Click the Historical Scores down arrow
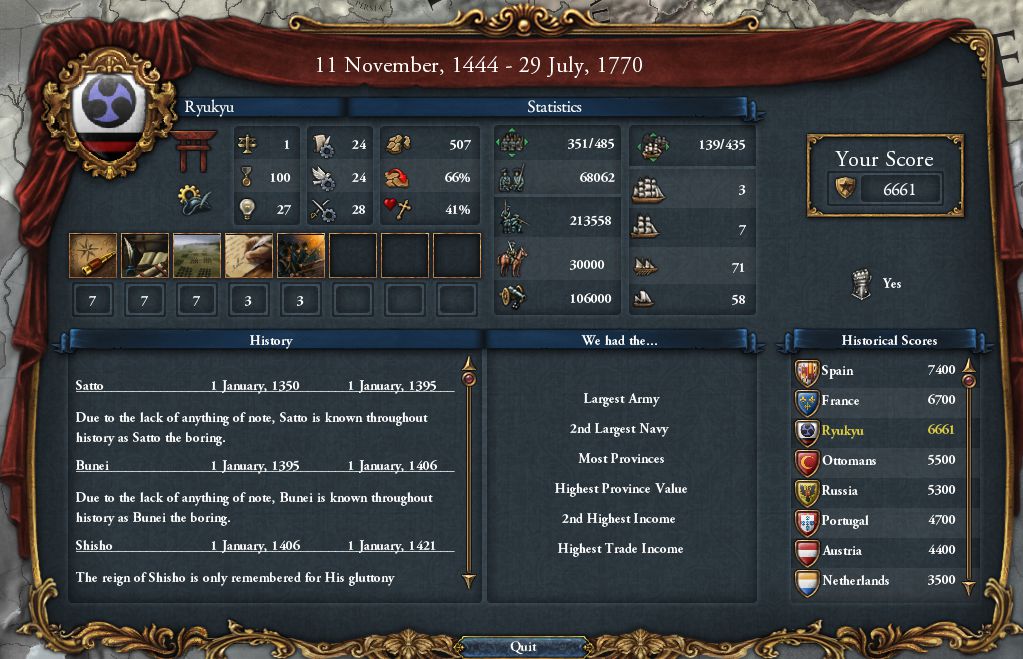Image resolution: width=1023 pixels, height=659 pixels. 968,590
